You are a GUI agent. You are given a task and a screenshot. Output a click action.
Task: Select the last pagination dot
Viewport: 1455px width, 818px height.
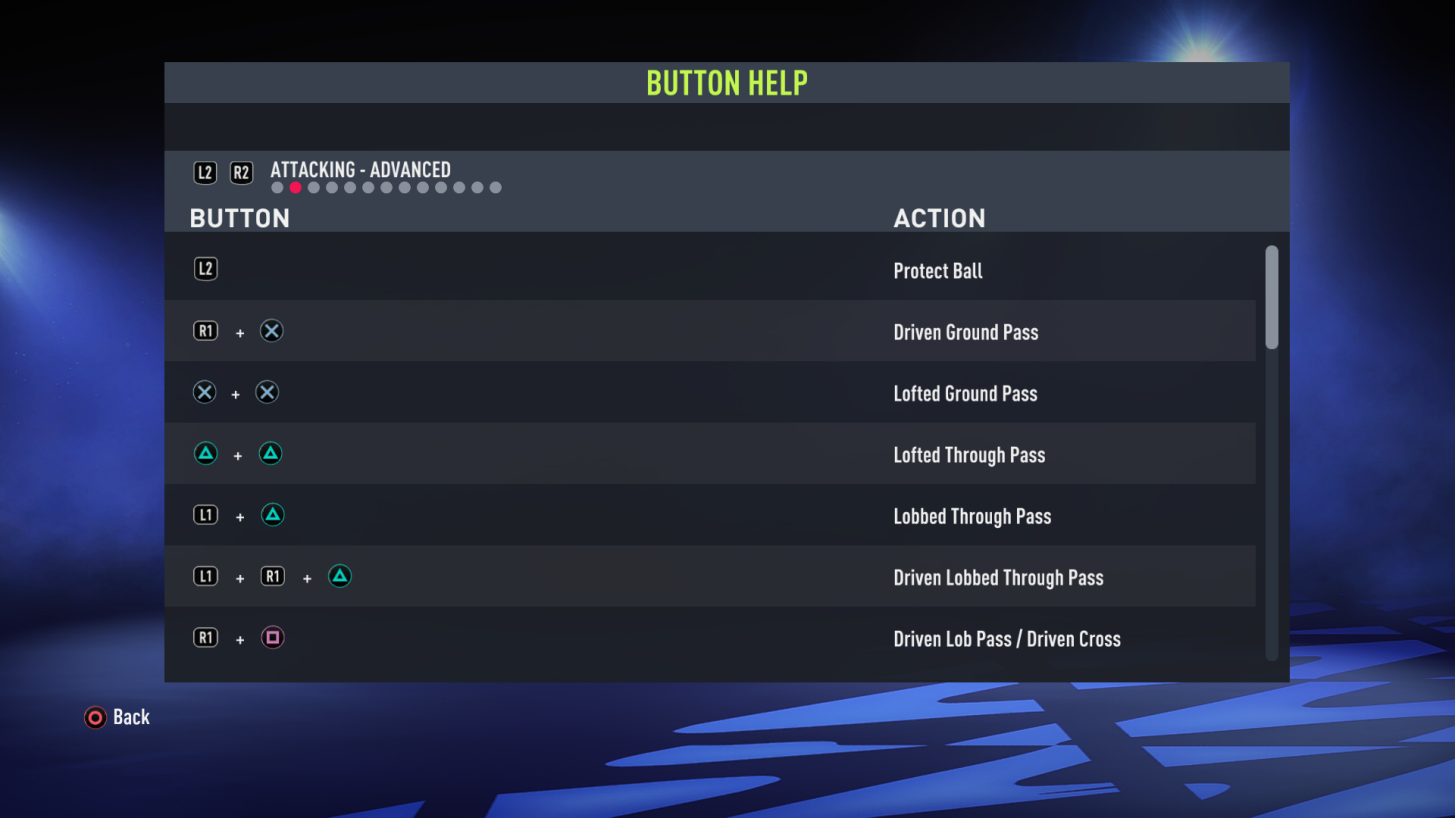(495, 186)
